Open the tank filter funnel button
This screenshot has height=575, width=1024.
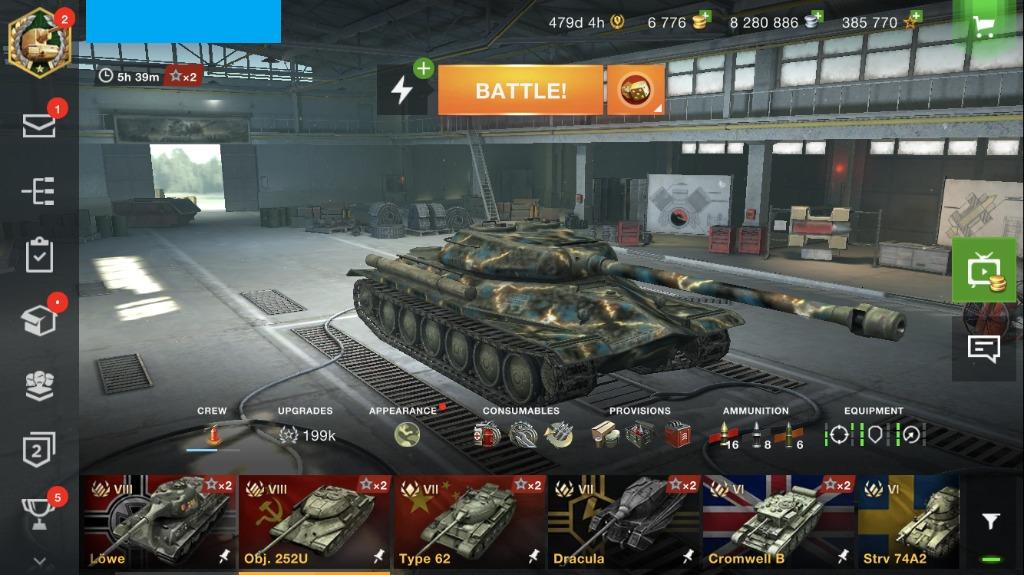click(x=990, y=522)
